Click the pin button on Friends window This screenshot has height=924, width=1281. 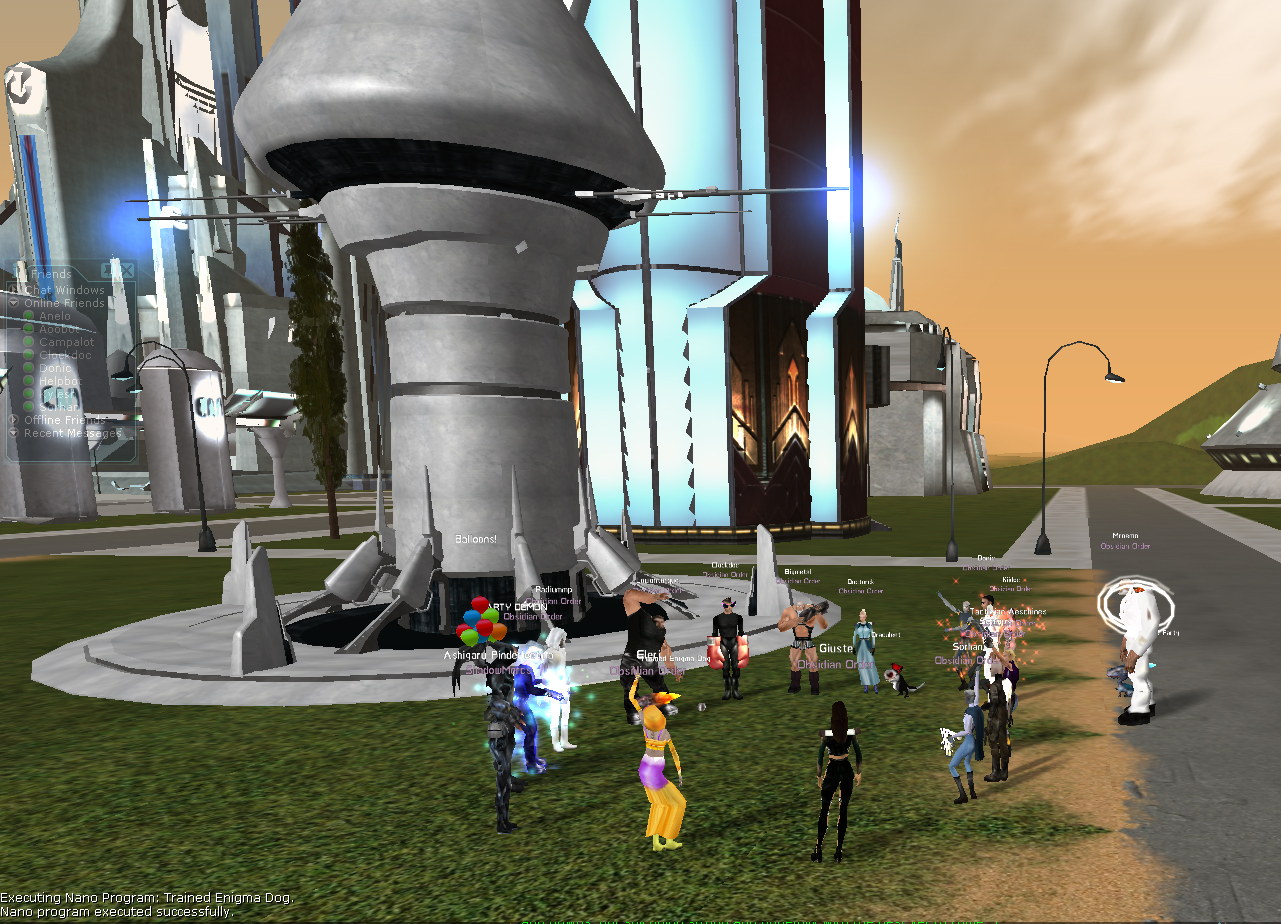(108, 269)
